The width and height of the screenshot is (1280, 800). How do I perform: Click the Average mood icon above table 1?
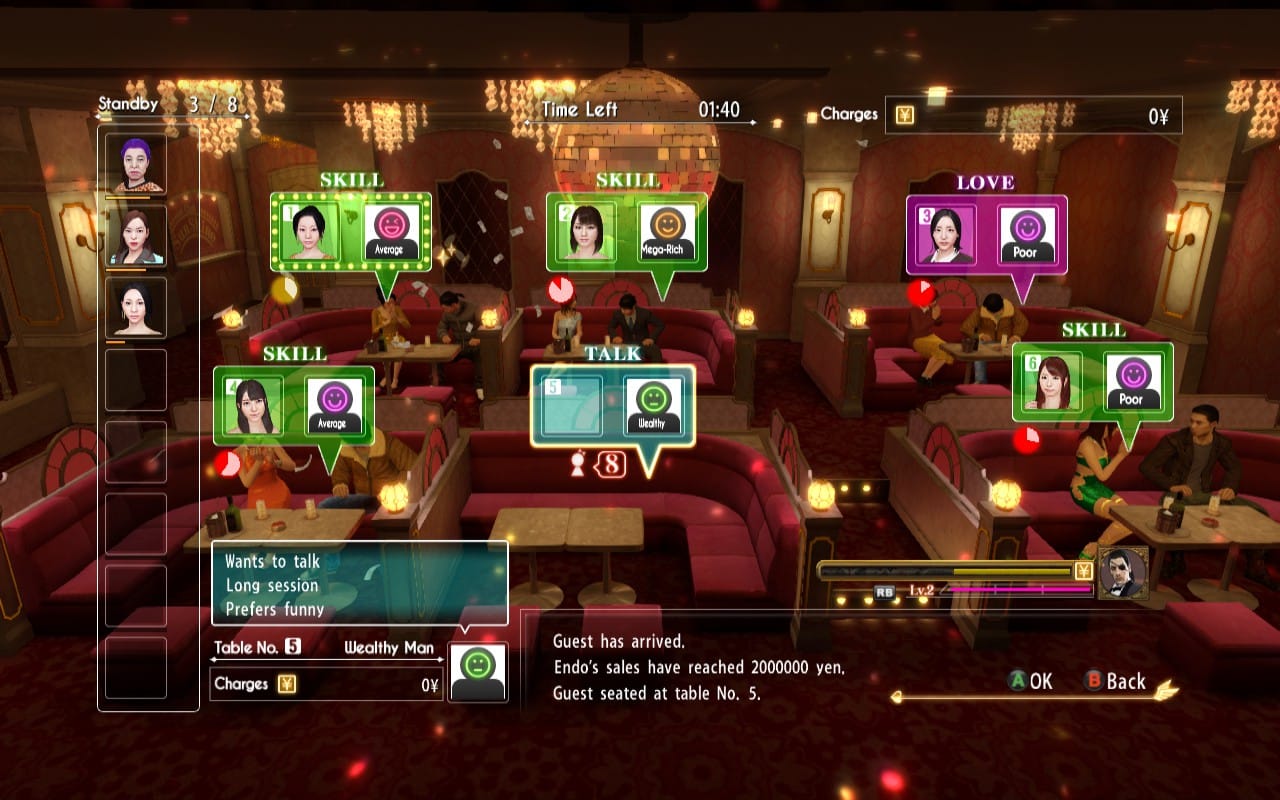coord(391,232)
